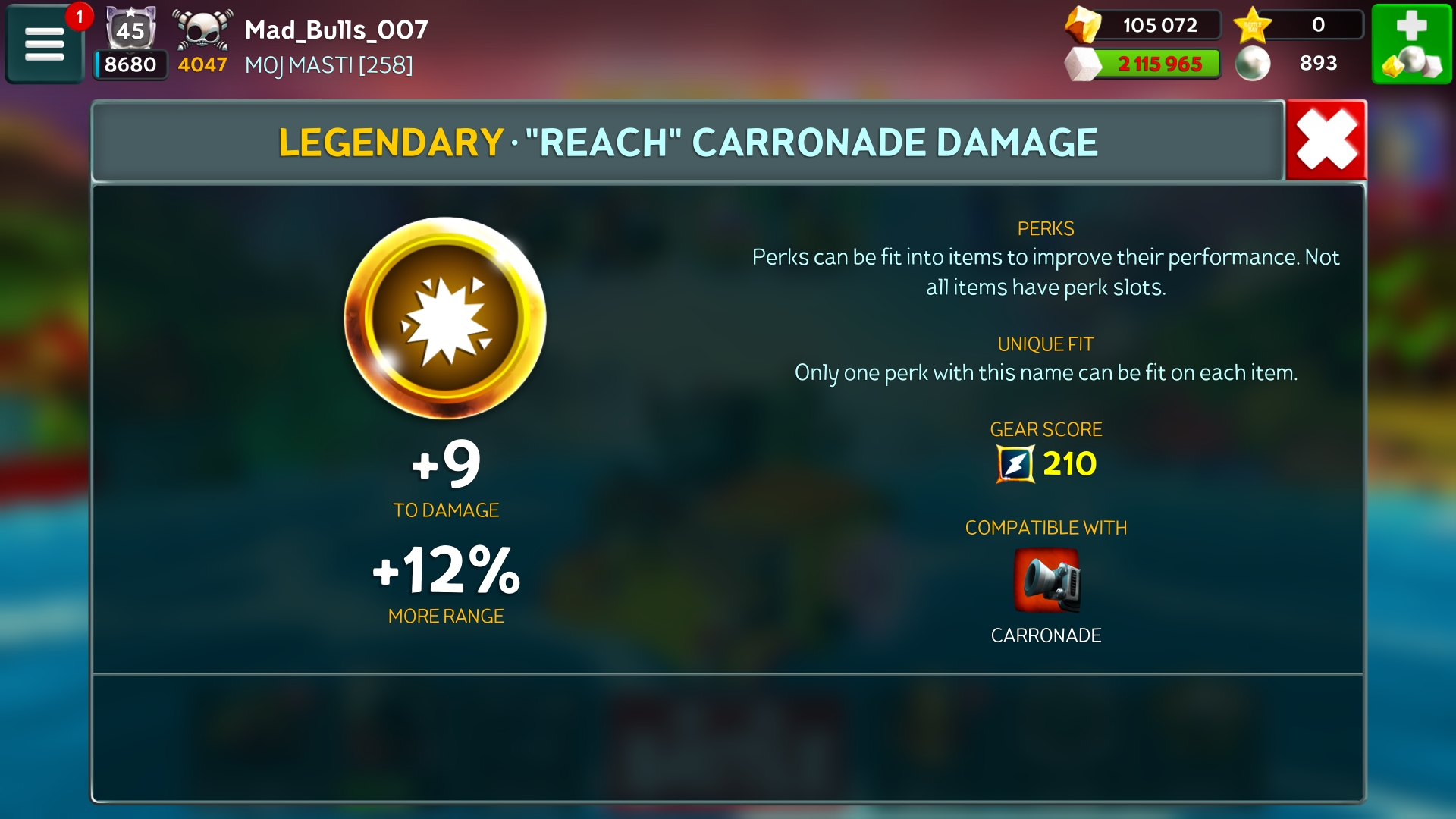Open the Mad_Bulls_007 player profile

point(336,30)
